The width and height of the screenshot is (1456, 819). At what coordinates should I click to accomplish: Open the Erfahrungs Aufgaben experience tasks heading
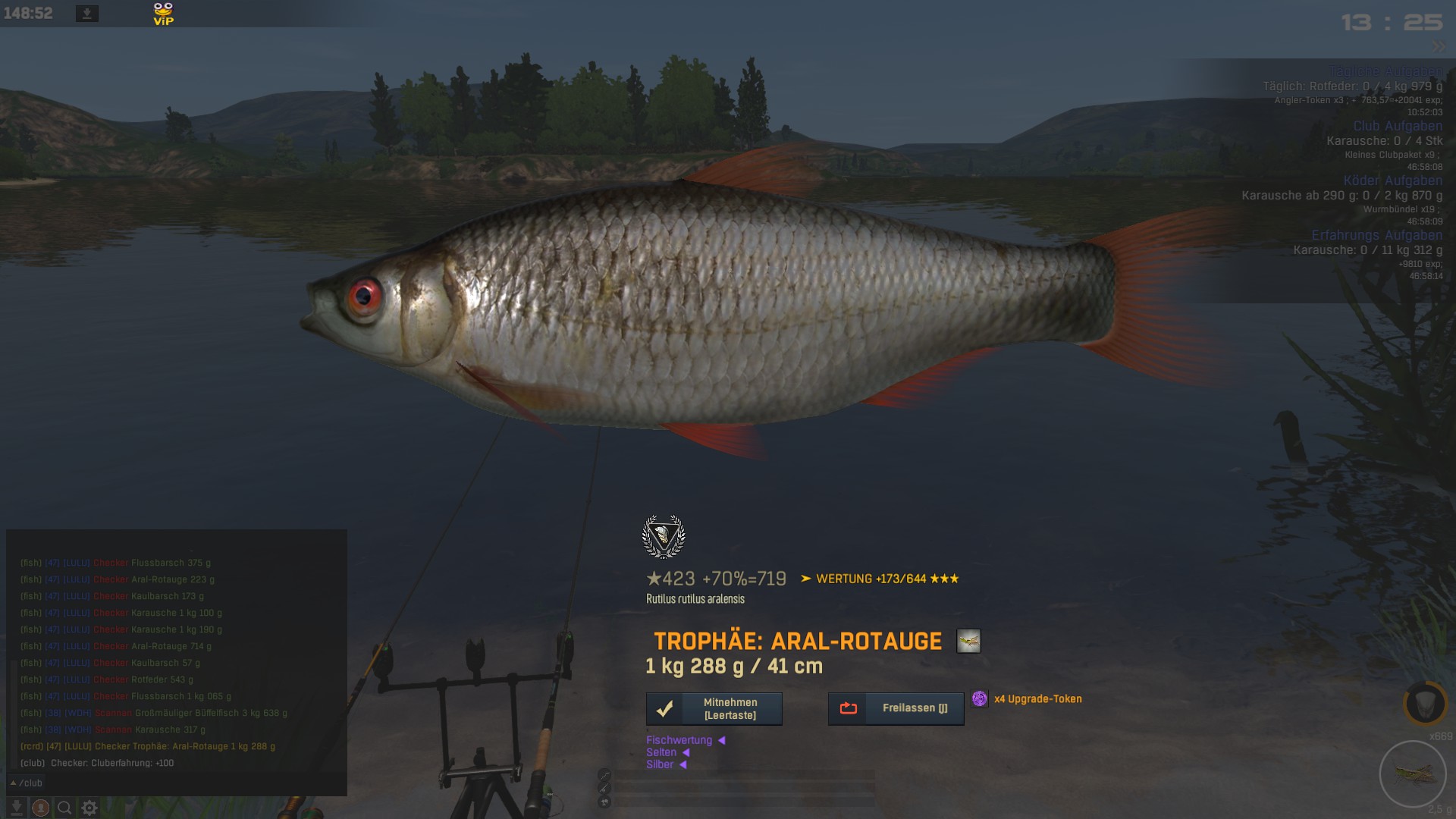click(x=1376, y=235)
